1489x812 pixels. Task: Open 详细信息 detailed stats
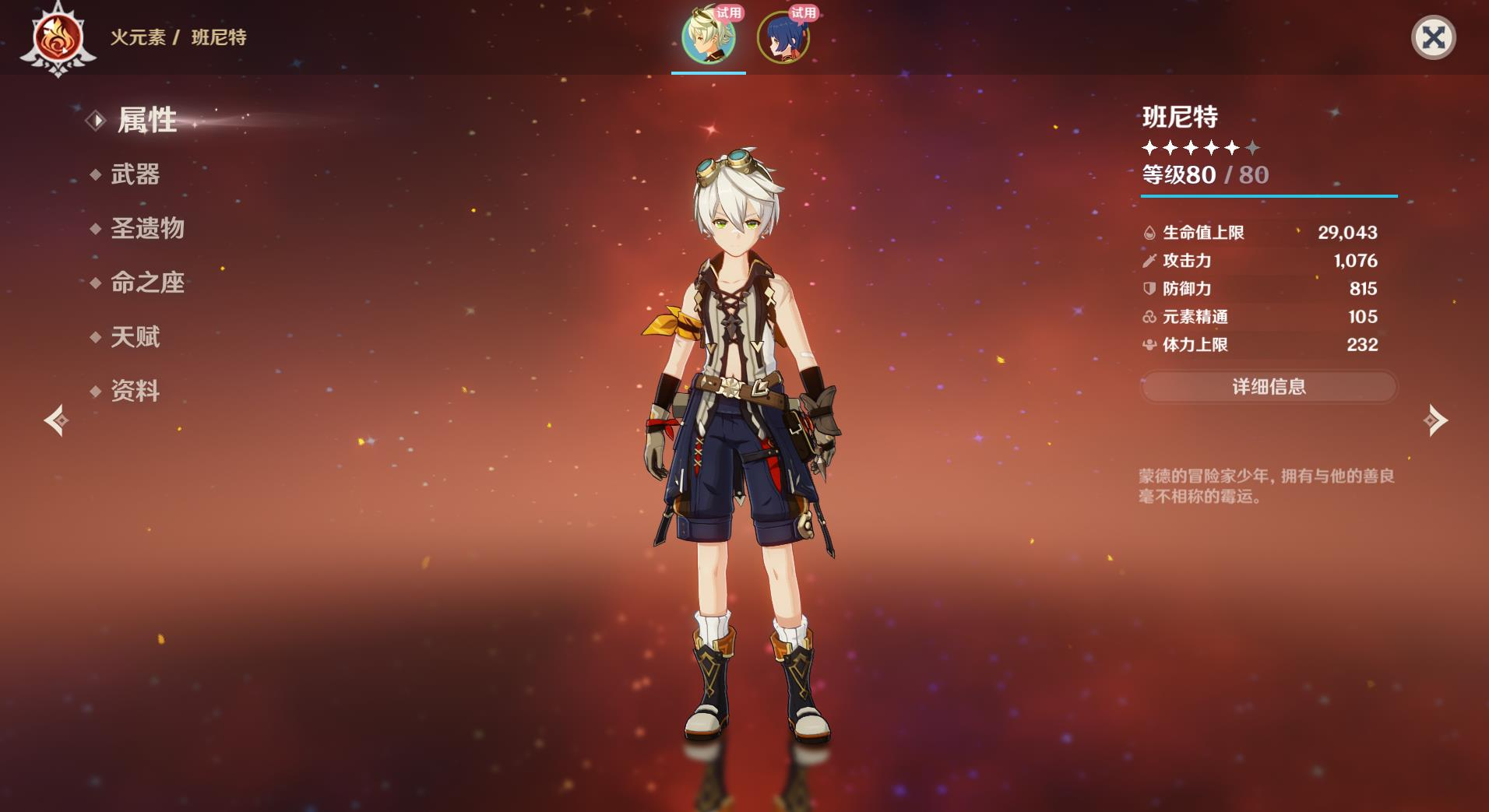coord(1269,387)
